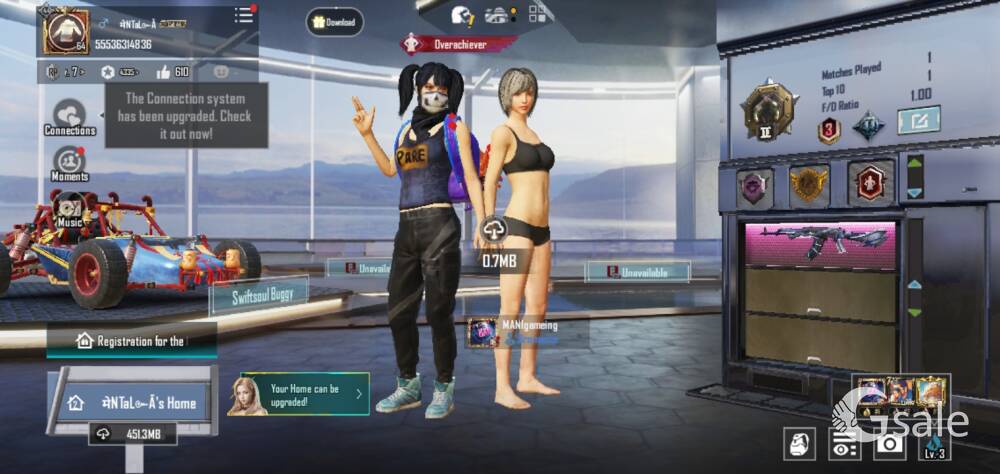Select the Overachiever title banner

point(459,44)
